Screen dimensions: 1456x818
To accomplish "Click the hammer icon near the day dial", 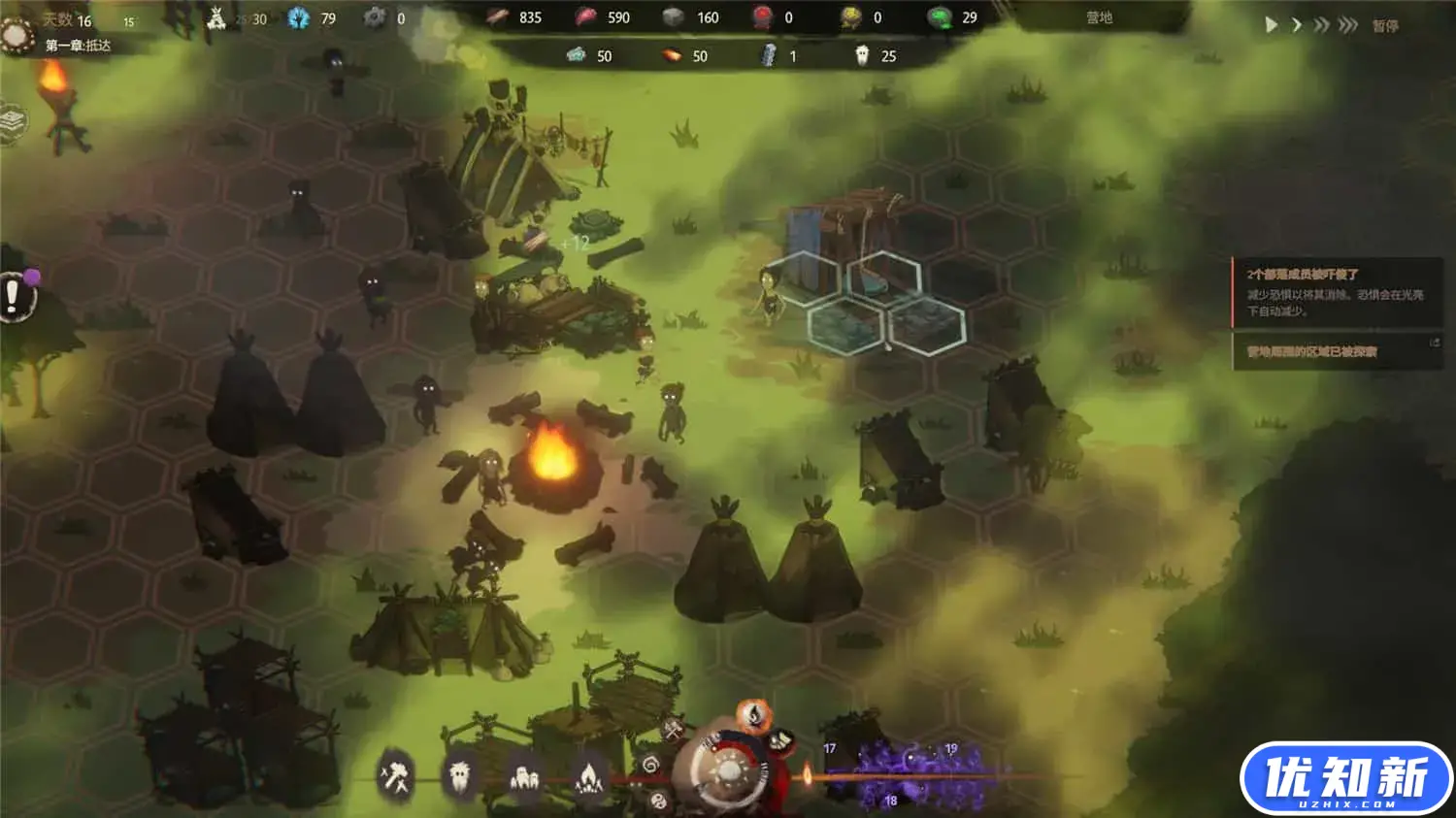I will point(674,729).
